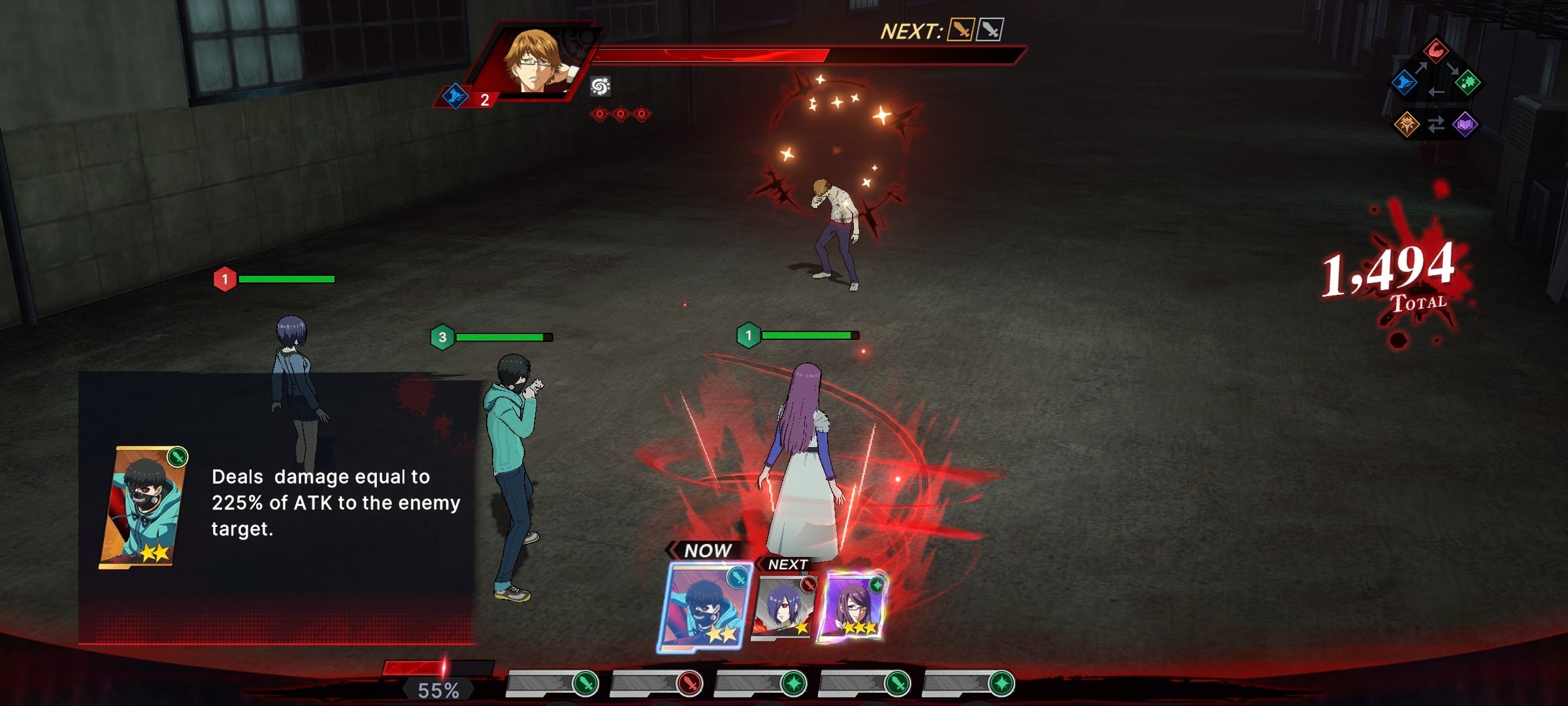Check the orange sword NEXT enemy action
Screen dimensions: 1568x706
(x=960, y=29)
